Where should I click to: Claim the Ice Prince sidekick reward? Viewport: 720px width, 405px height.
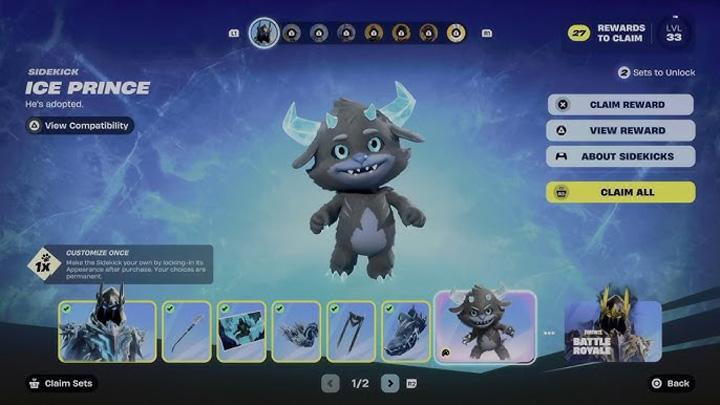(620, 105)
